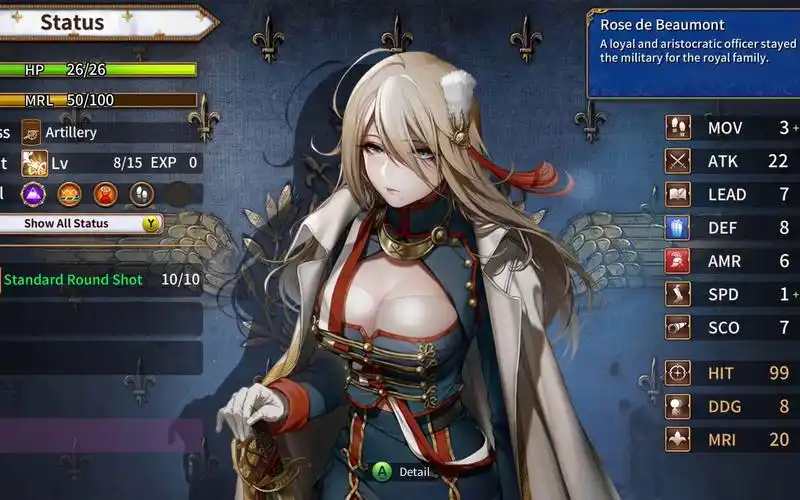The image size is (800, 500).
Task: Select the unit level icon beside Lv
Action: [34, 162]
